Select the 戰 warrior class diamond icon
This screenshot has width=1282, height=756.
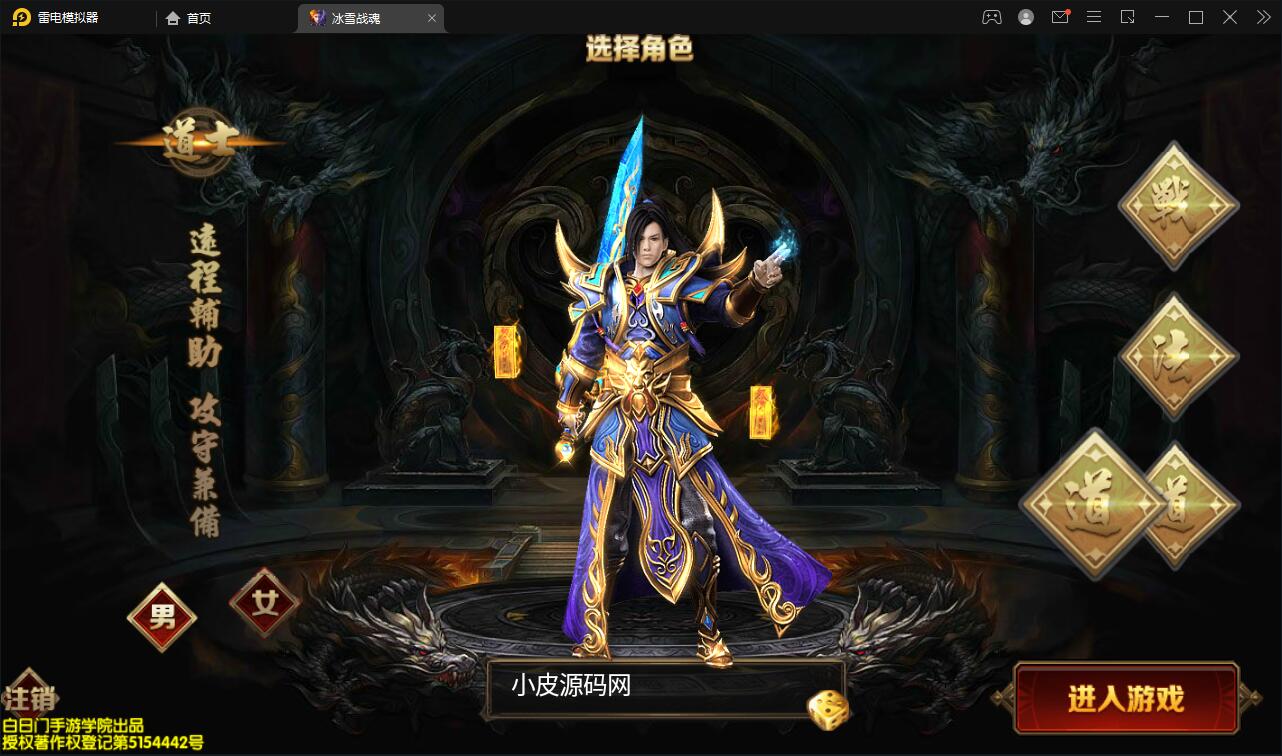pyautogui.click(x=1177, y=205)
